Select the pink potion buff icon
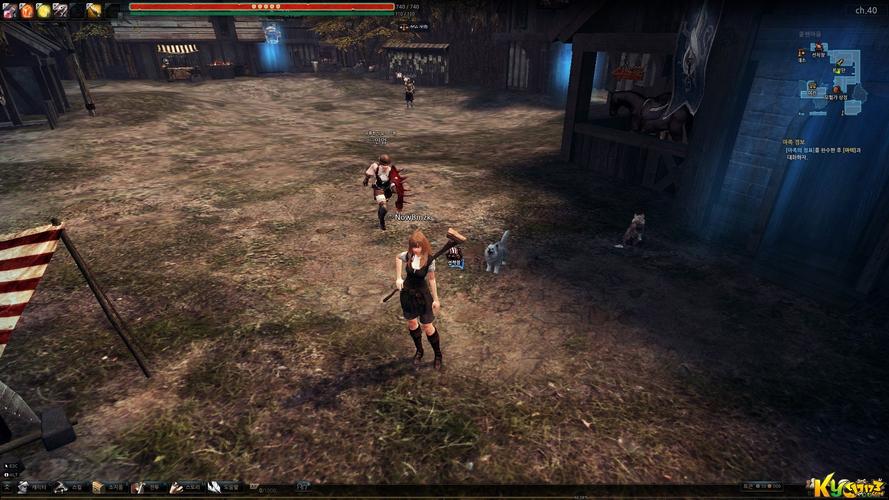This screenshot has height=500, width=889. click(8, 10)
